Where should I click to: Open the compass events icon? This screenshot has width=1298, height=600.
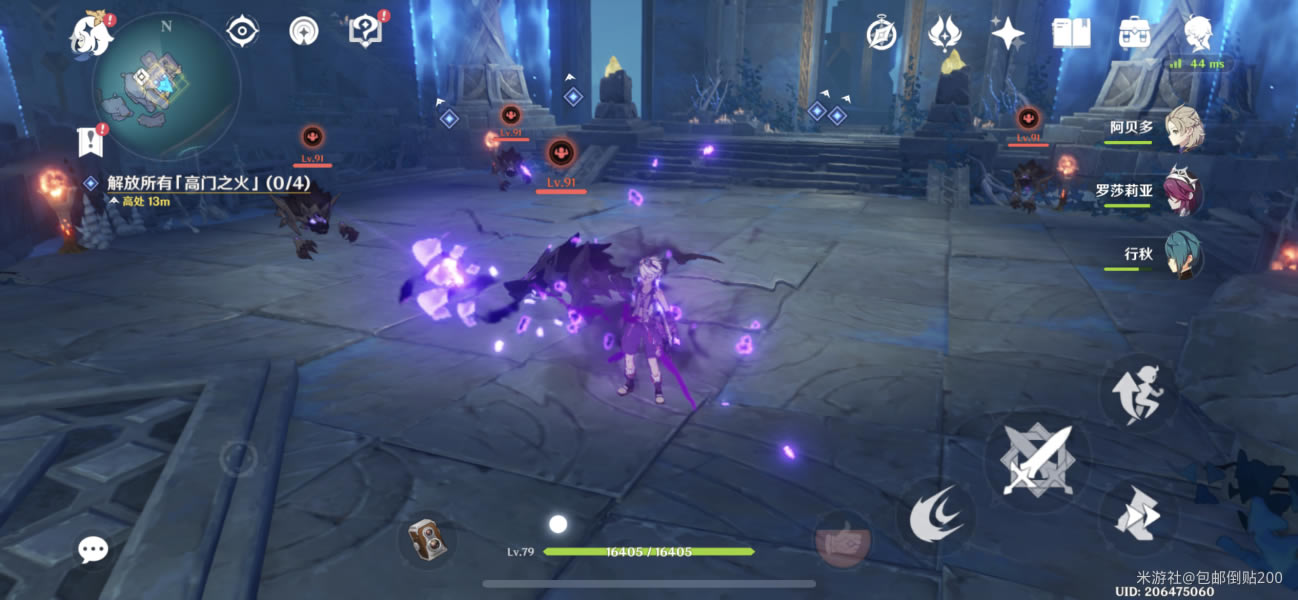pyautogui.click(x=881, y=34)
